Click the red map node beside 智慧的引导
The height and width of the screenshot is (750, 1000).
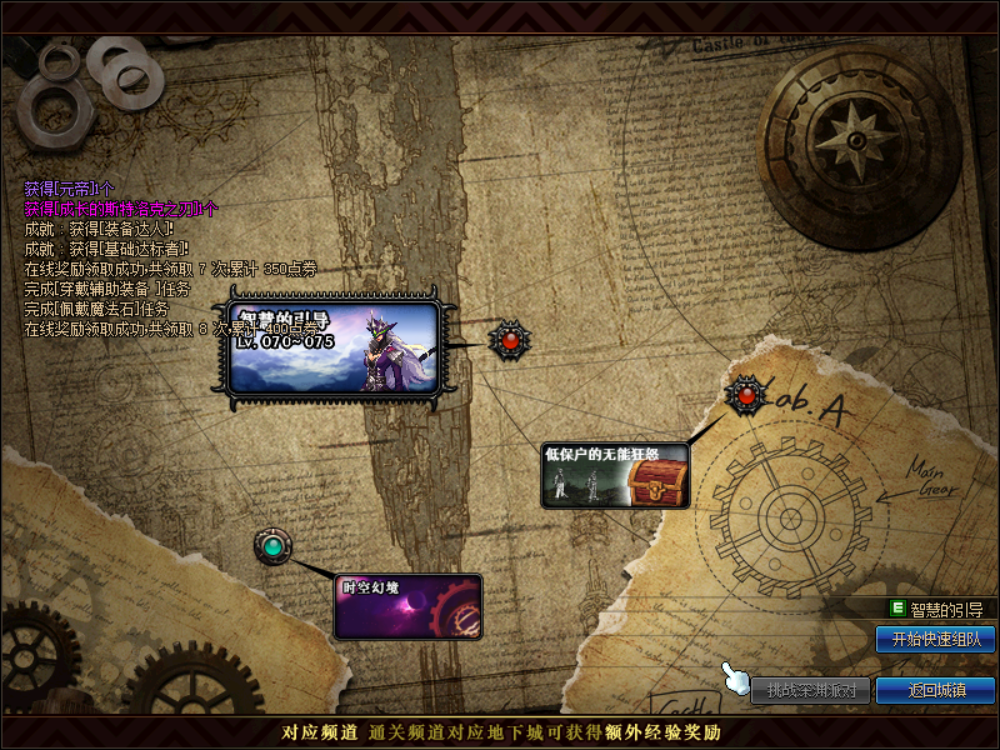pyautogui.click(x=510, y=341)
